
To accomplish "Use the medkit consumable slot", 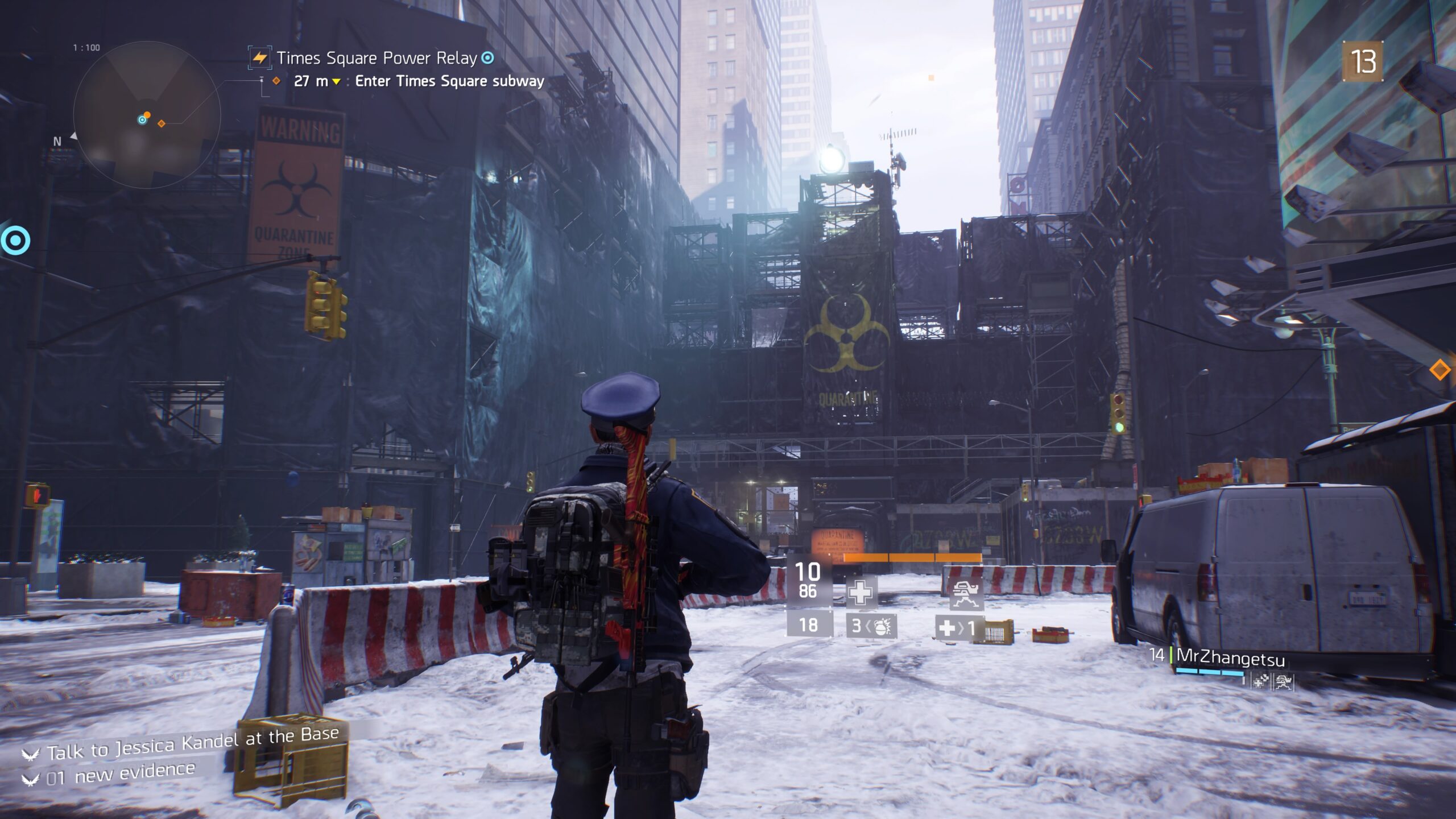I will 959,628.
